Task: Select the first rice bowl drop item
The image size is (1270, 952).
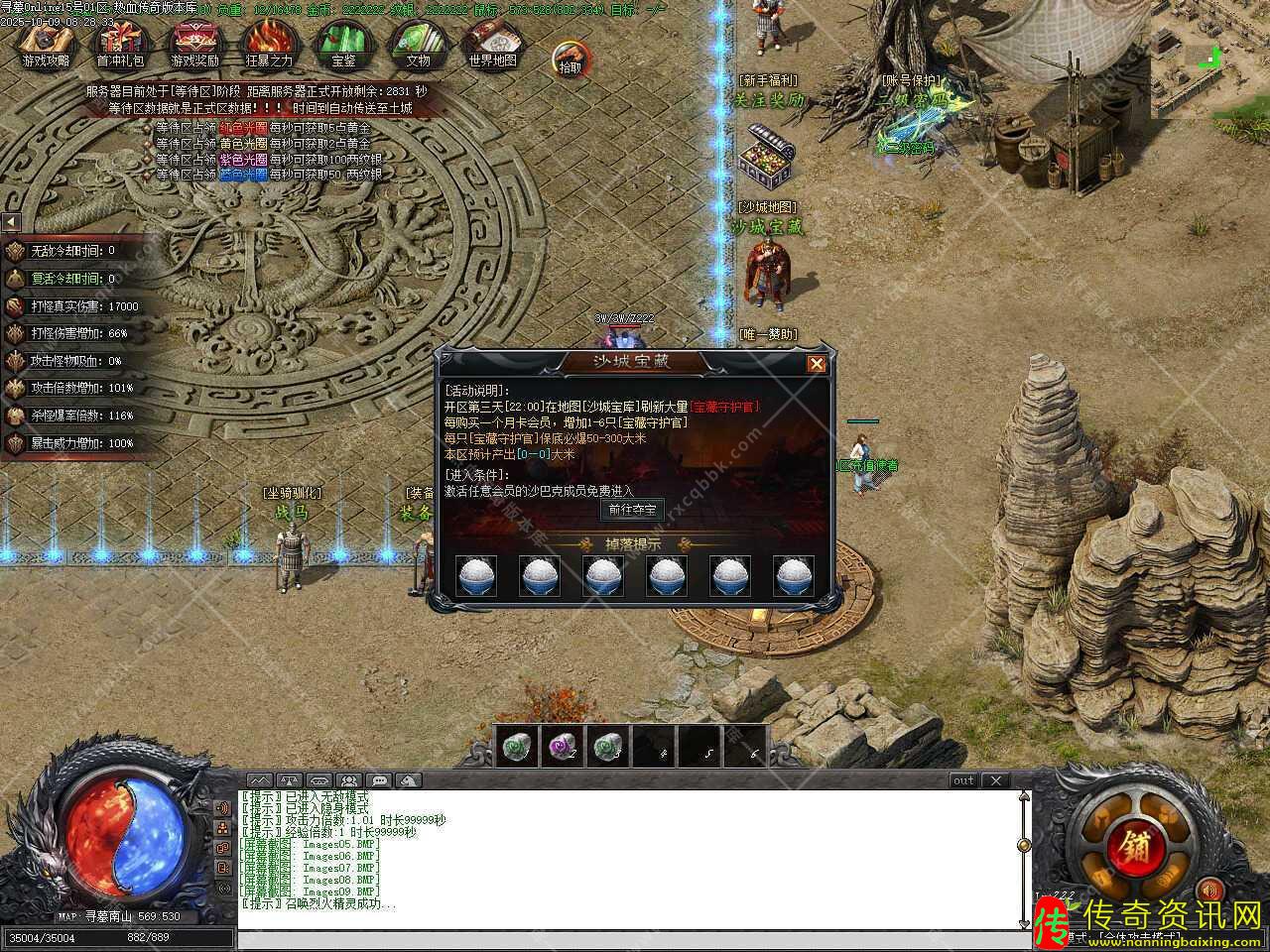Action: pos(476,574)
